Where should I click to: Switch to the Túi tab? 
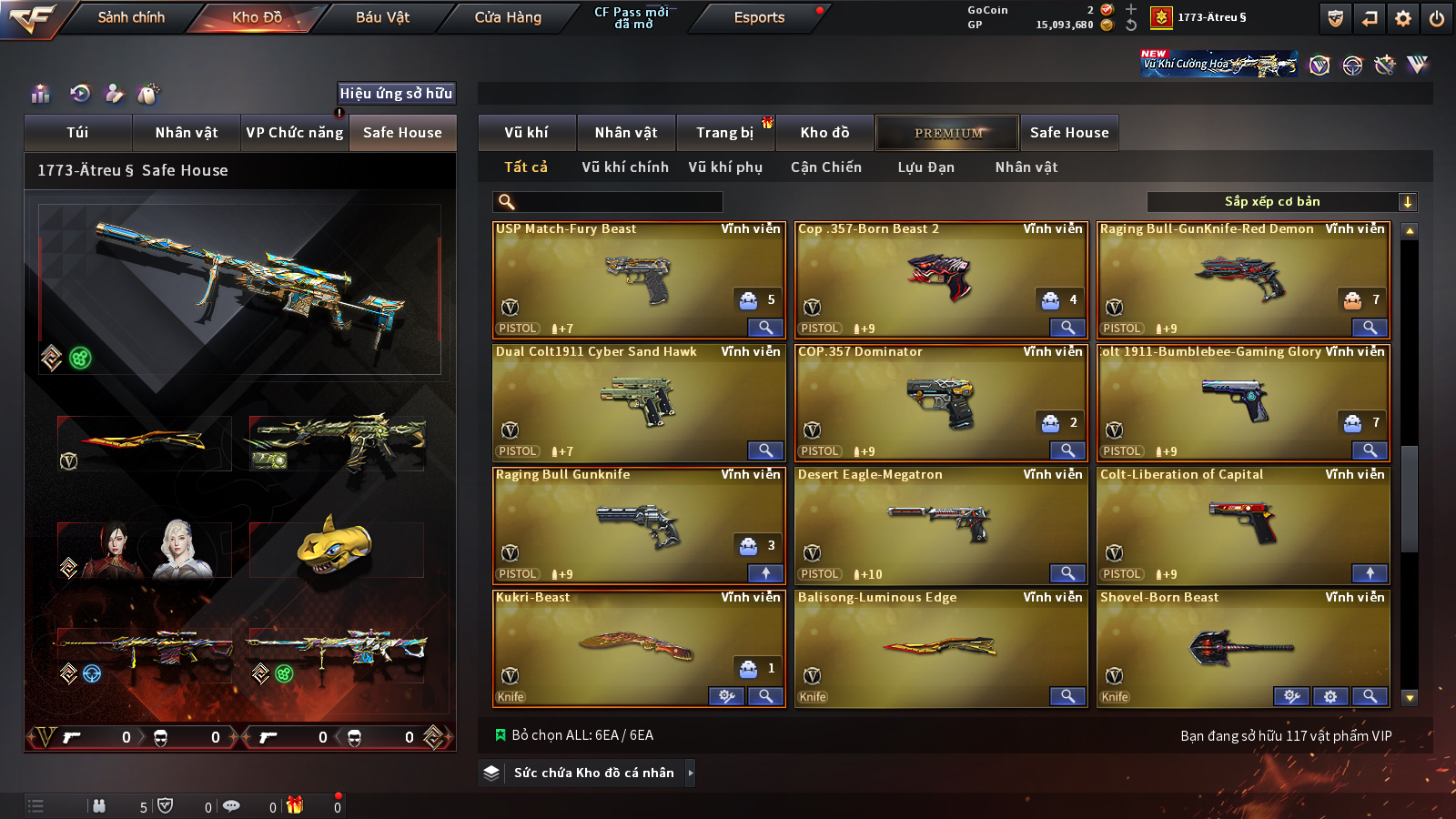point(77,133)
